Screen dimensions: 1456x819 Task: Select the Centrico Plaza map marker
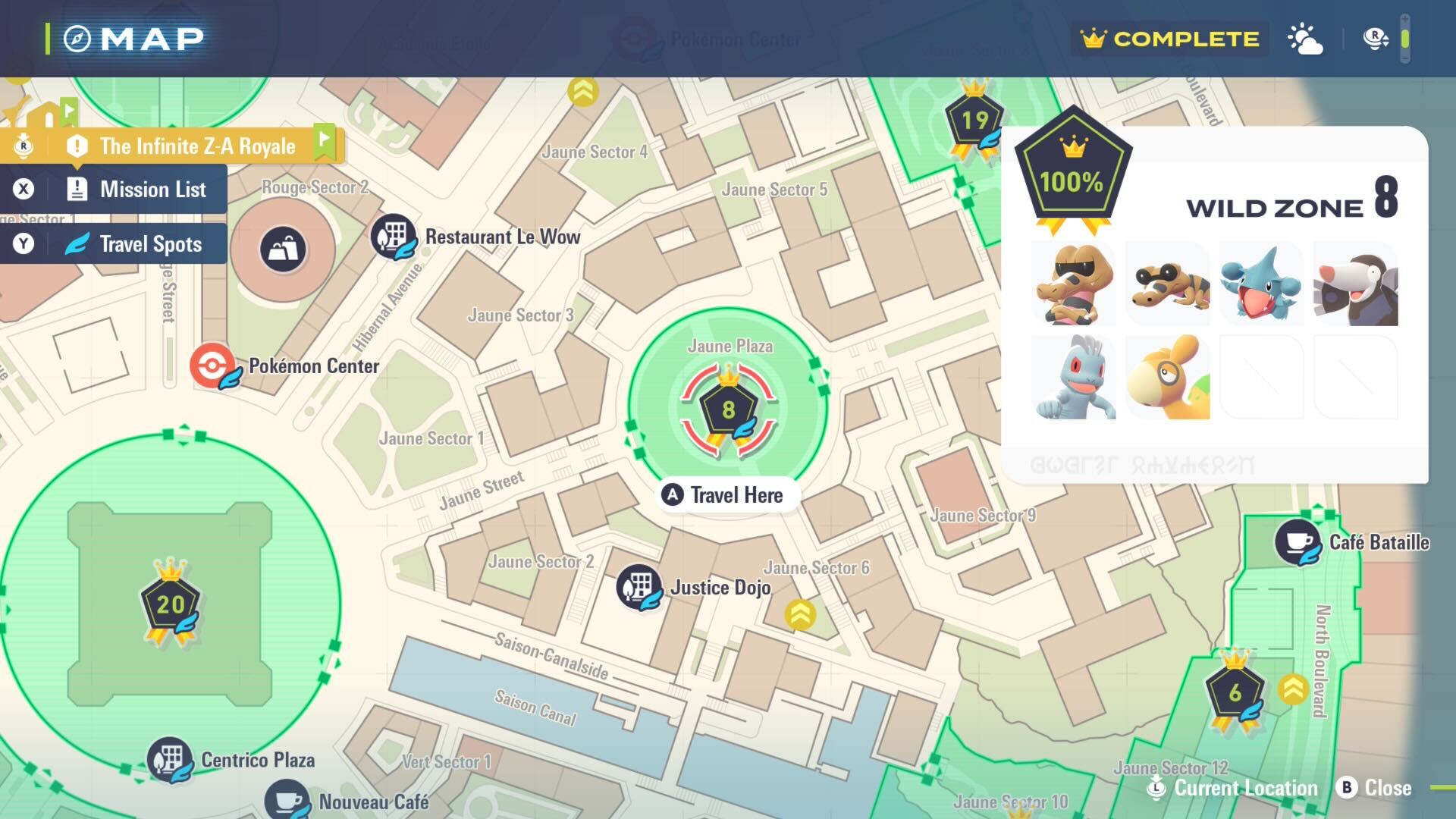[170, 759]
